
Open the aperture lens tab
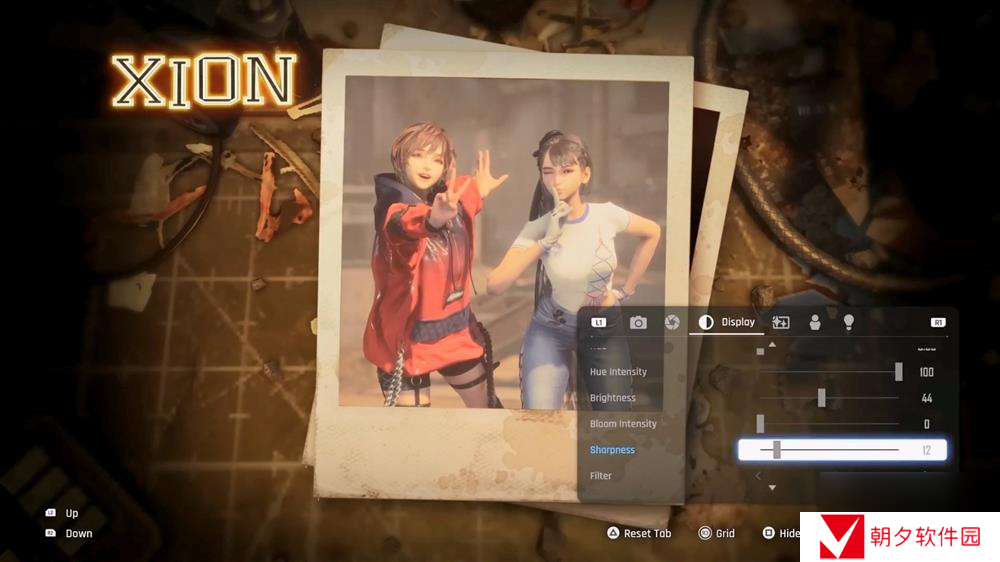click(x=672, y=322)
